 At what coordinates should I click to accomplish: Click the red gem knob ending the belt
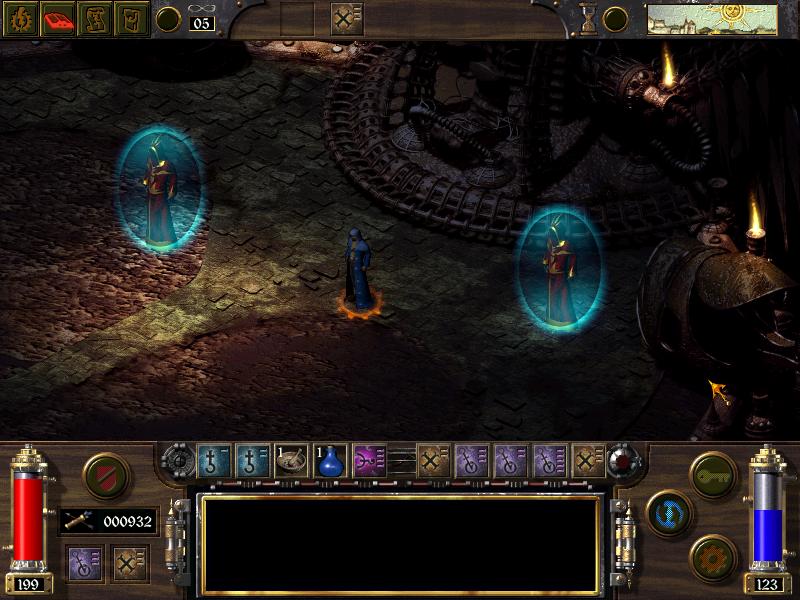coord(621,460)
